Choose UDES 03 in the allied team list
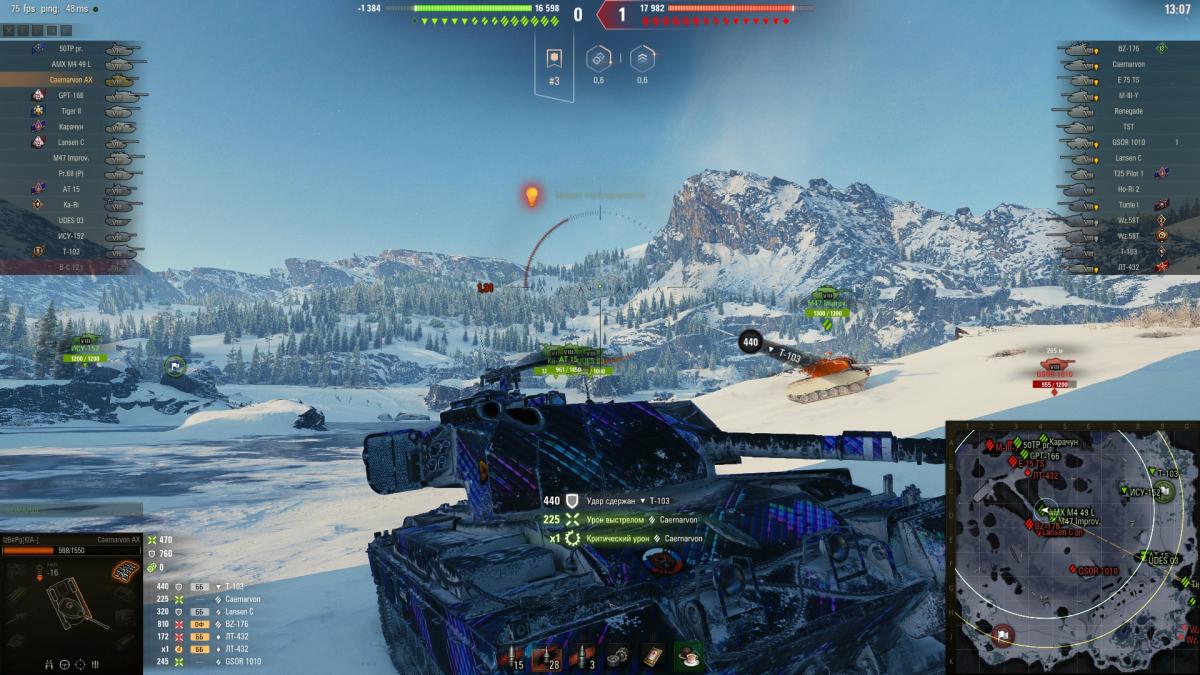 click(70, 220)
